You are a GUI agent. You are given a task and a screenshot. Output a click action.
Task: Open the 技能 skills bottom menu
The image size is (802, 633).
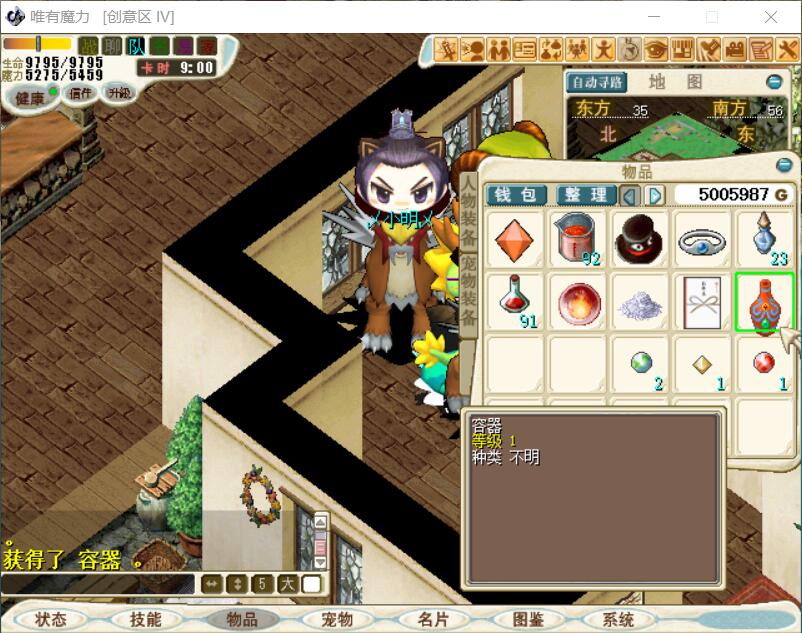(146, 620)
